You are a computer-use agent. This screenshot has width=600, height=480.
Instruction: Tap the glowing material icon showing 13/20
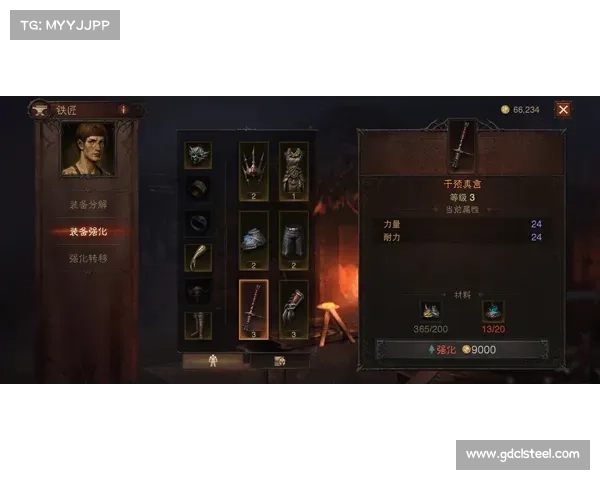point(492,310)
